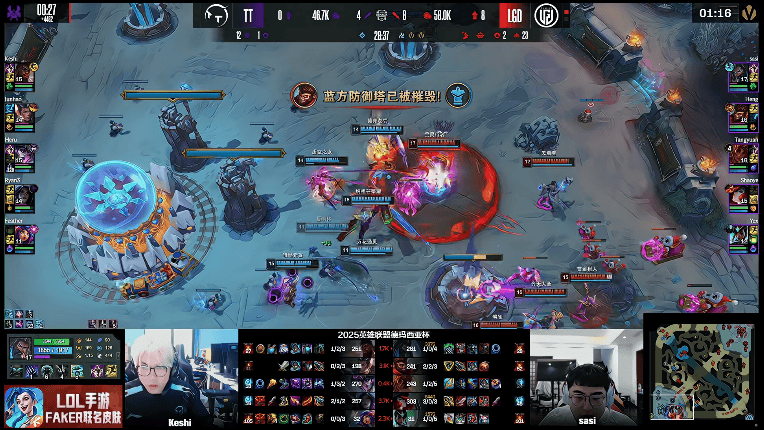
Task: Click the sasi player webcam feed
Action: click(x=585, y=377)
